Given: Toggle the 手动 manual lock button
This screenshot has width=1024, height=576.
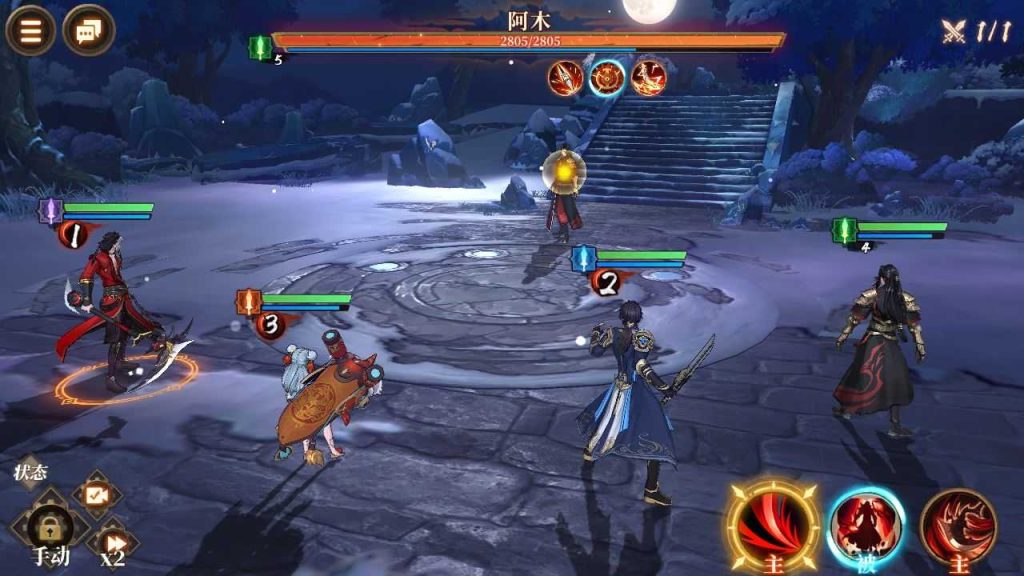Looking at the screenshot, I should [x=50, y=527].
